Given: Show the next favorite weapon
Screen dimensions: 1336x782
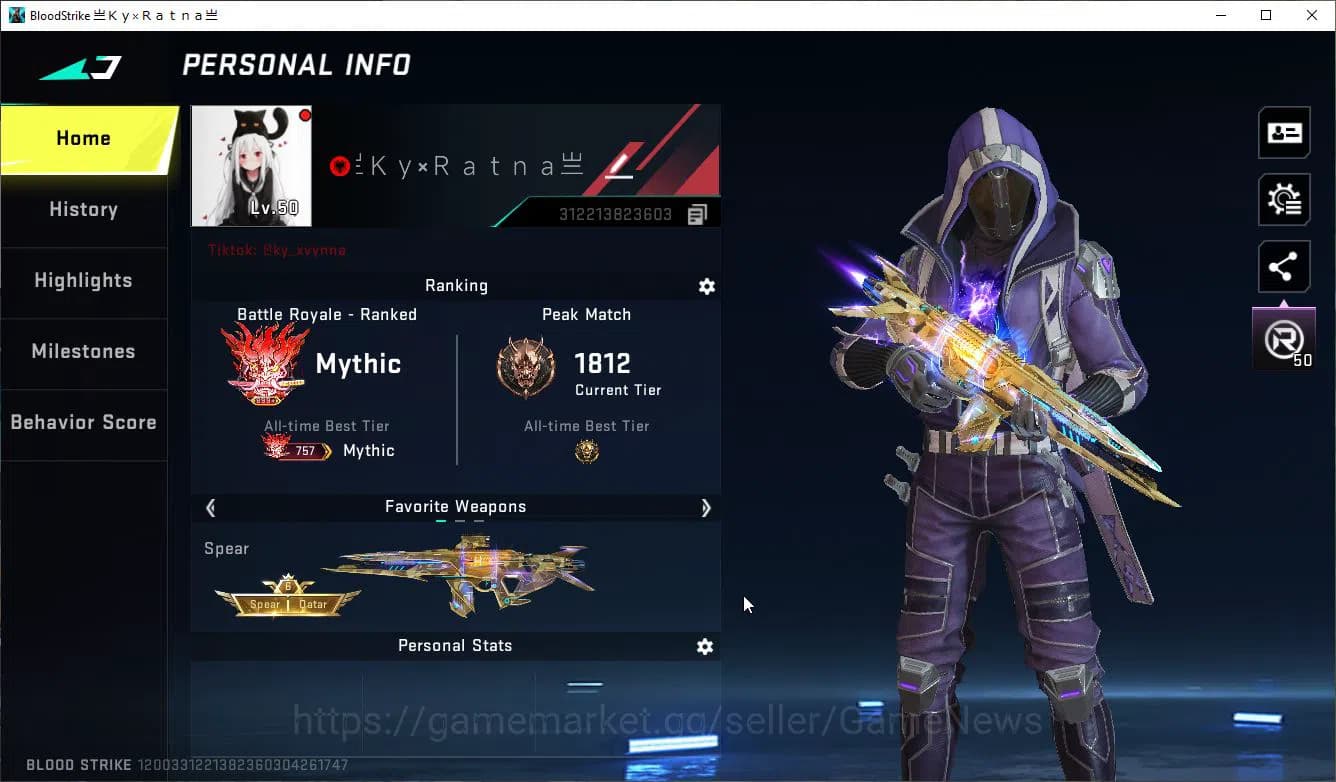Looking at the screenshot, I should click(706, 508).
